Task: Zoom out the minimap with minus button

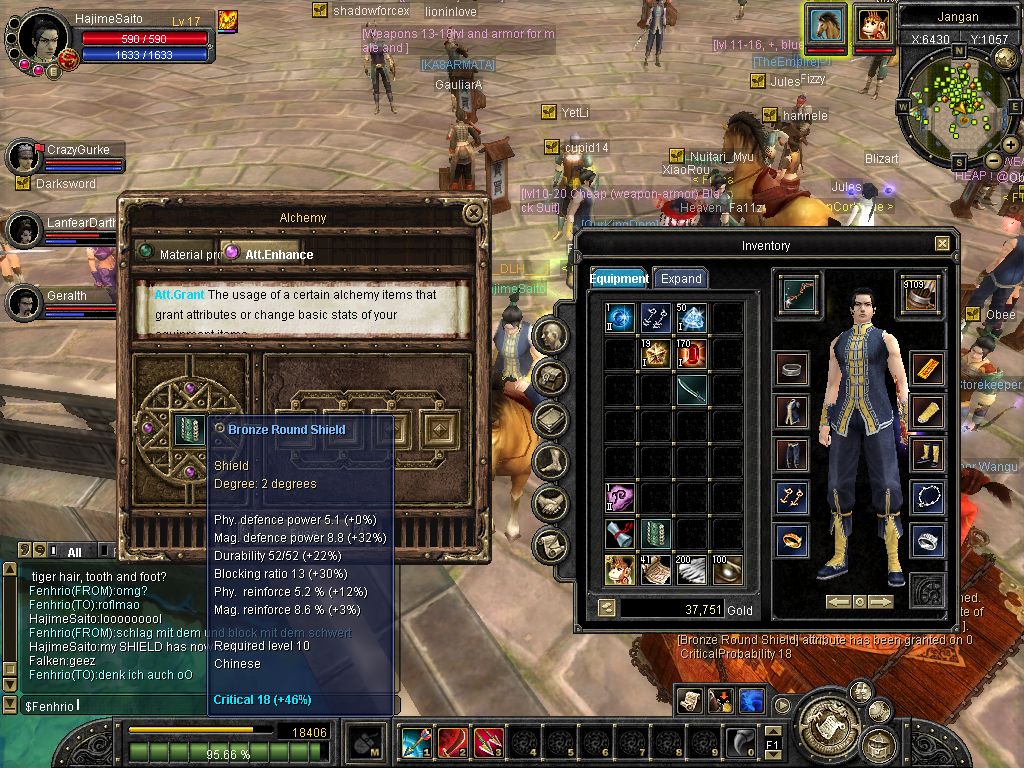Action: pos(993,160)
